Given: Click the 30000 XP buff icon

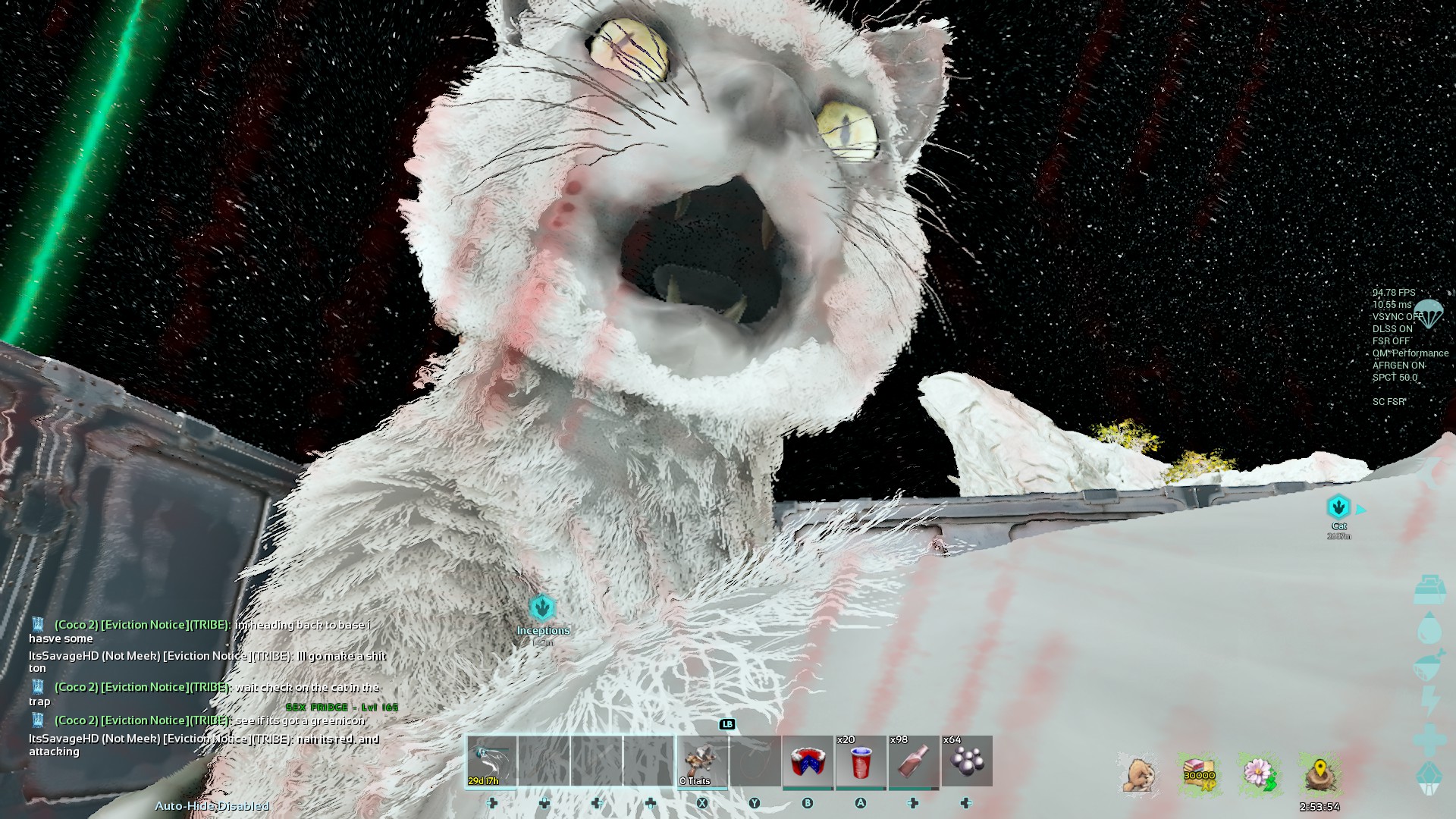Looking at the screenshot, I should (1199, 774).
